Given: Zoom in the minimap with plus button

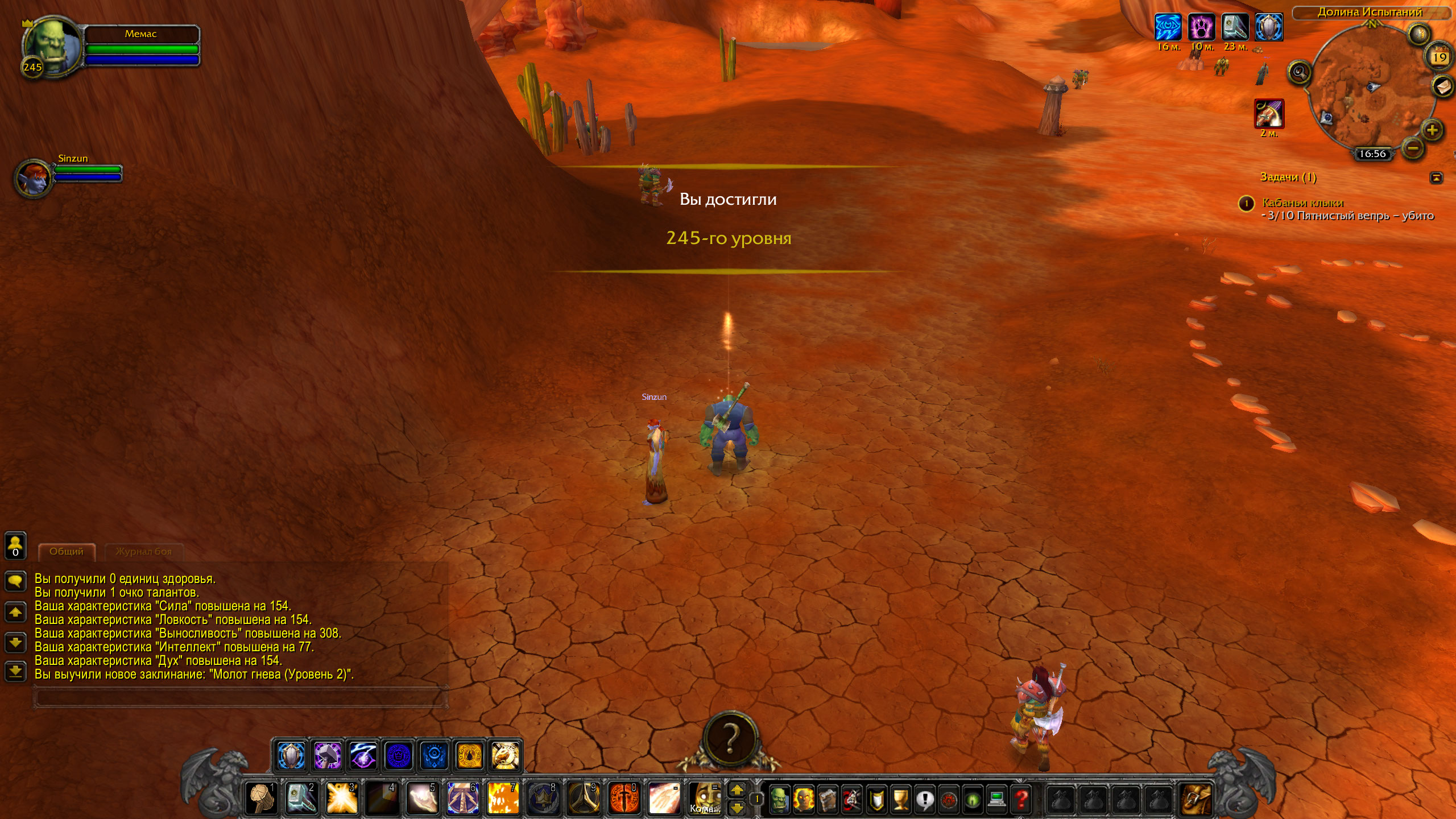Looking at the screenshot, I should click(1432, 130).
